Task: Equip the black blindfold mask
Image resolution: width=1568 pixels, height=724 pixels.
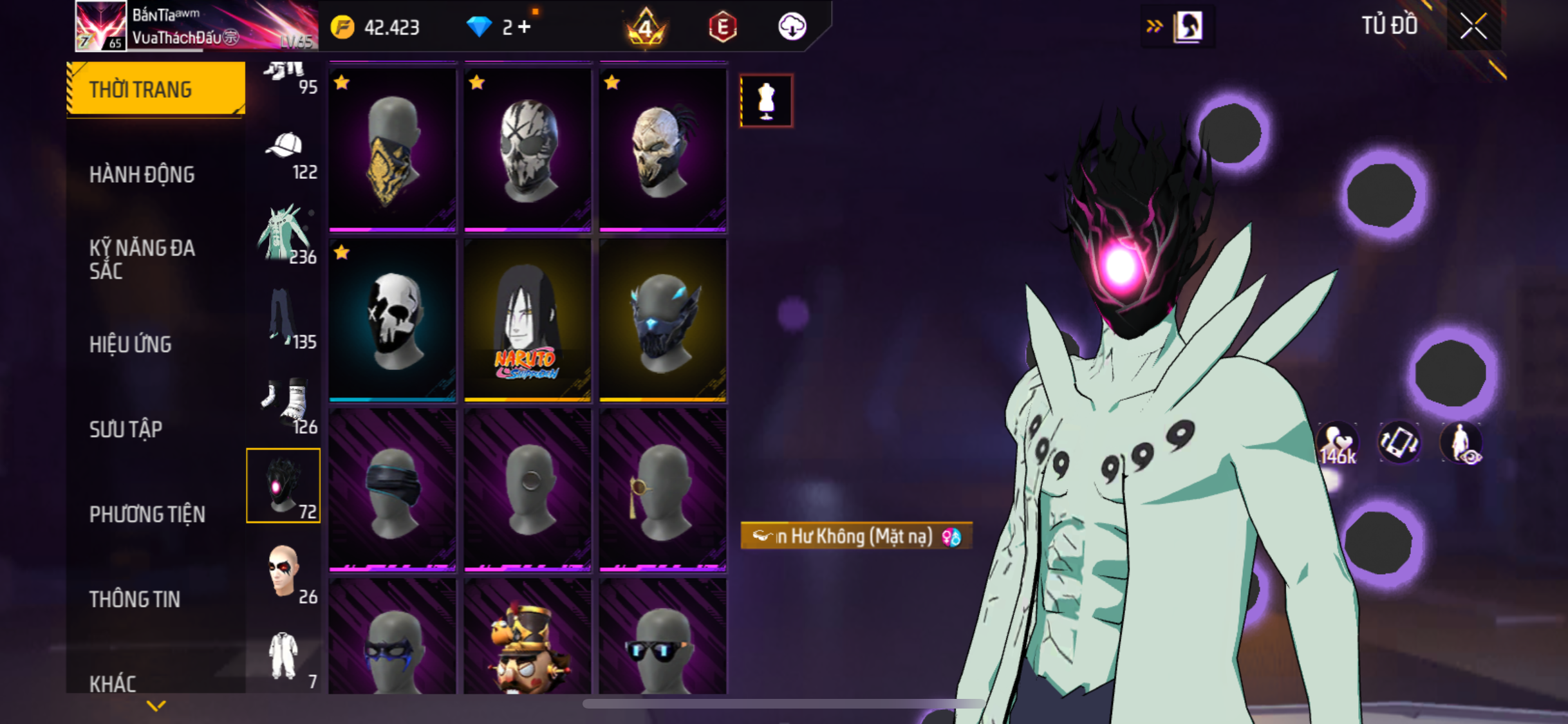Action: coord(392,490)
